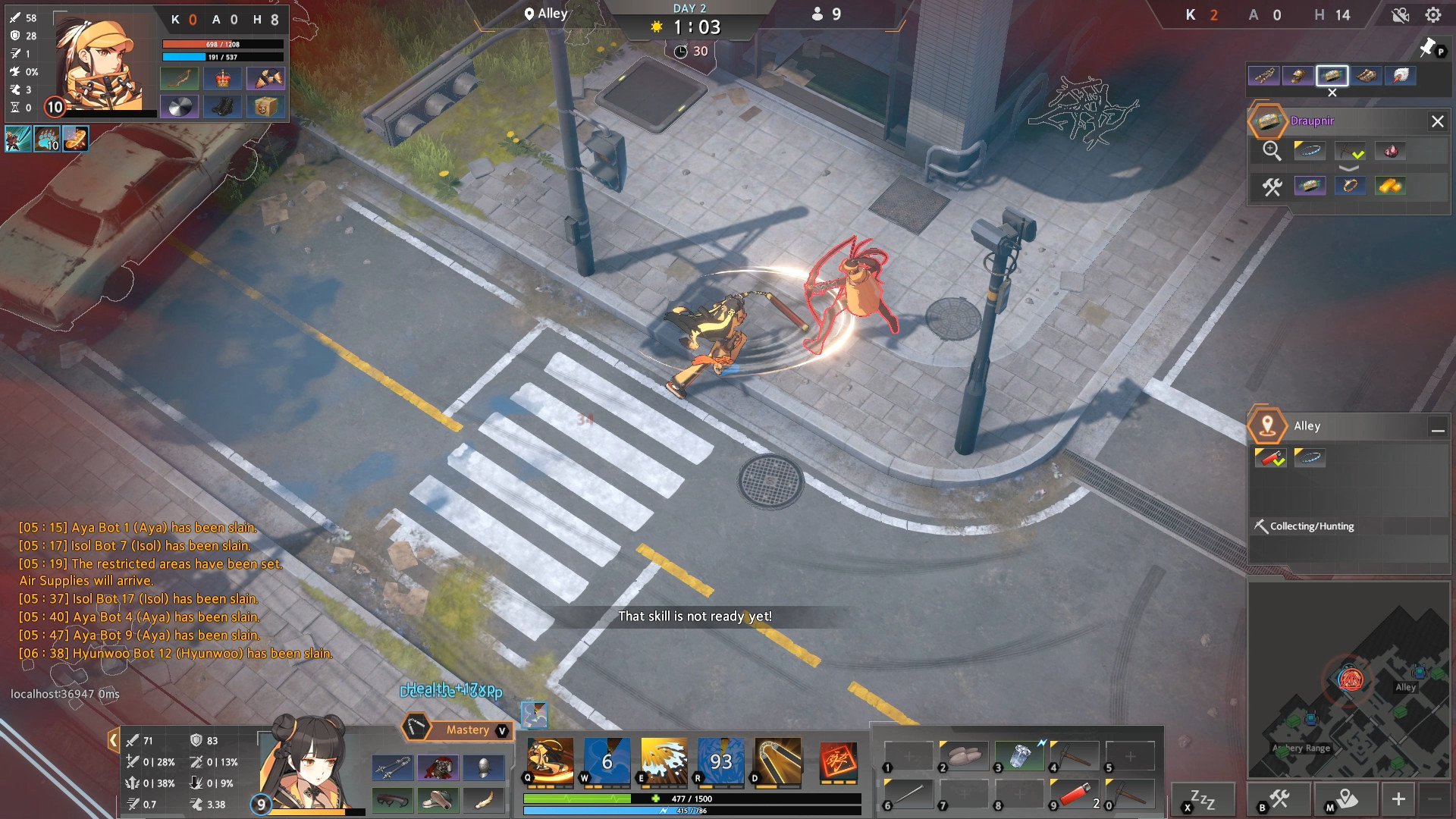Select the gold bars crafting material
Viewport: 1456px width, 819px height.
(1389, 186)
